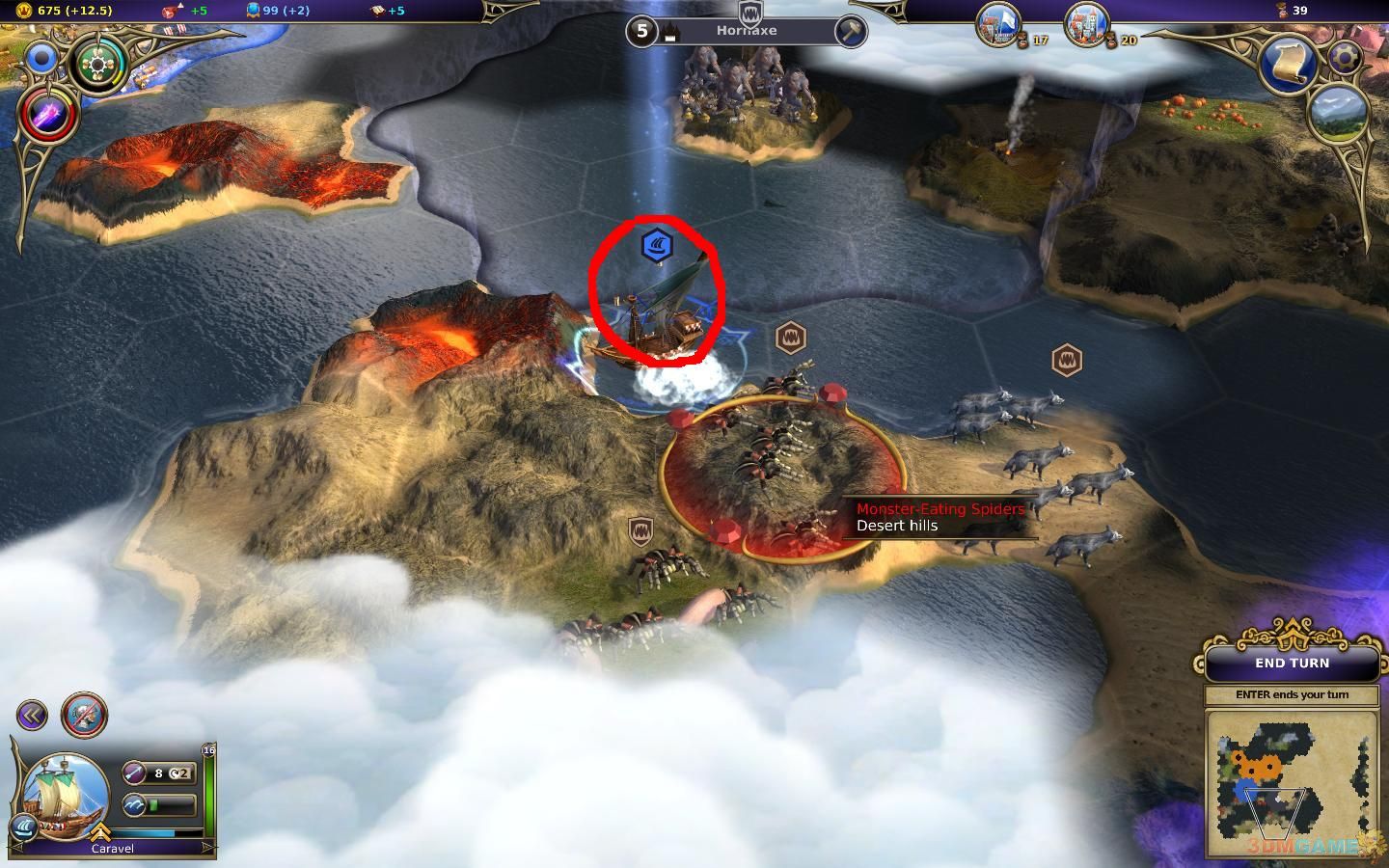Screen dimensions: 1389x868
Task: Select the city portrait with white flag
Action: 999,24
